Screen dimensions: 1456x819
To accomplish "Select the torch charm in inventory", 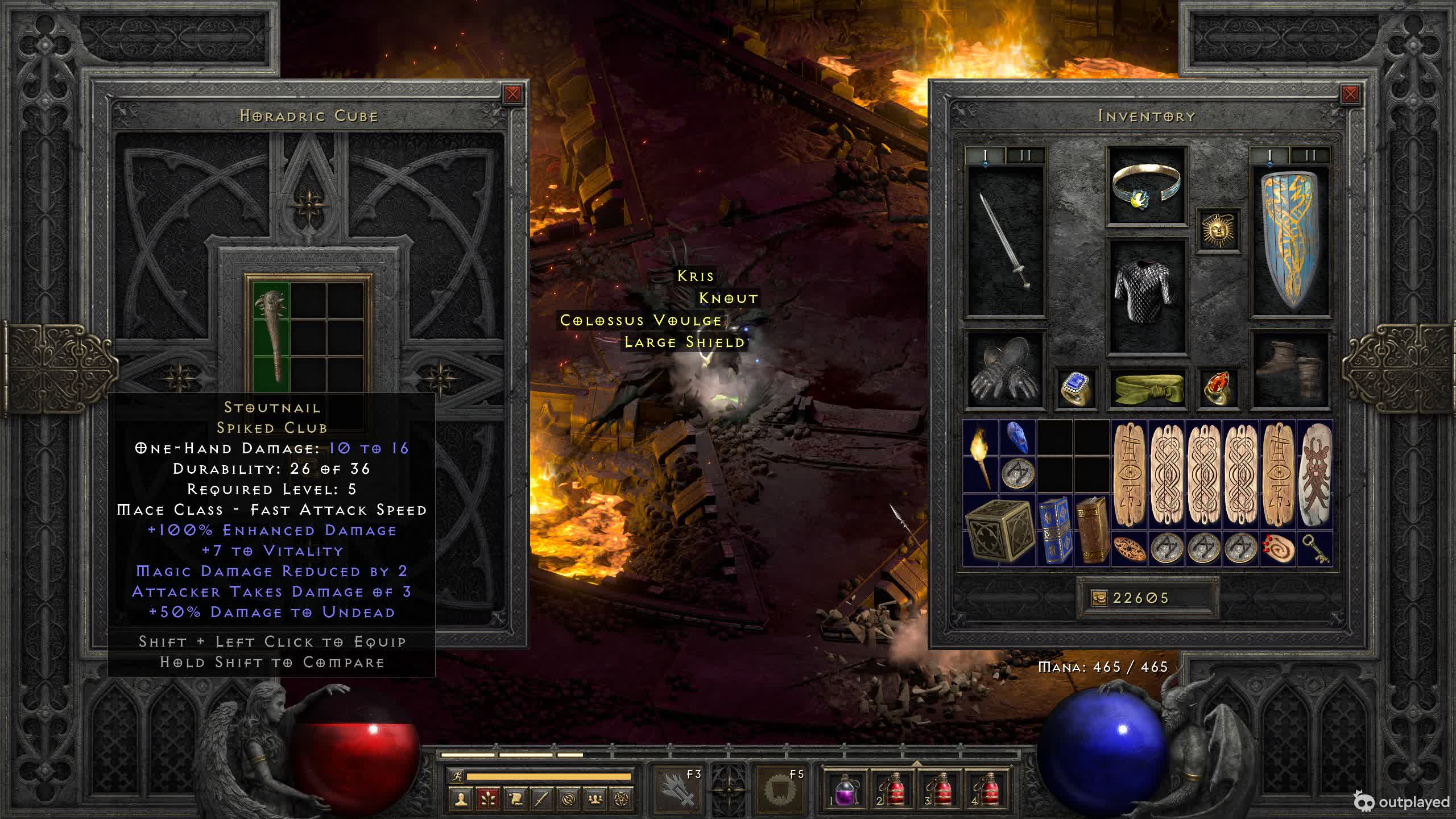I will coord(981,457).
